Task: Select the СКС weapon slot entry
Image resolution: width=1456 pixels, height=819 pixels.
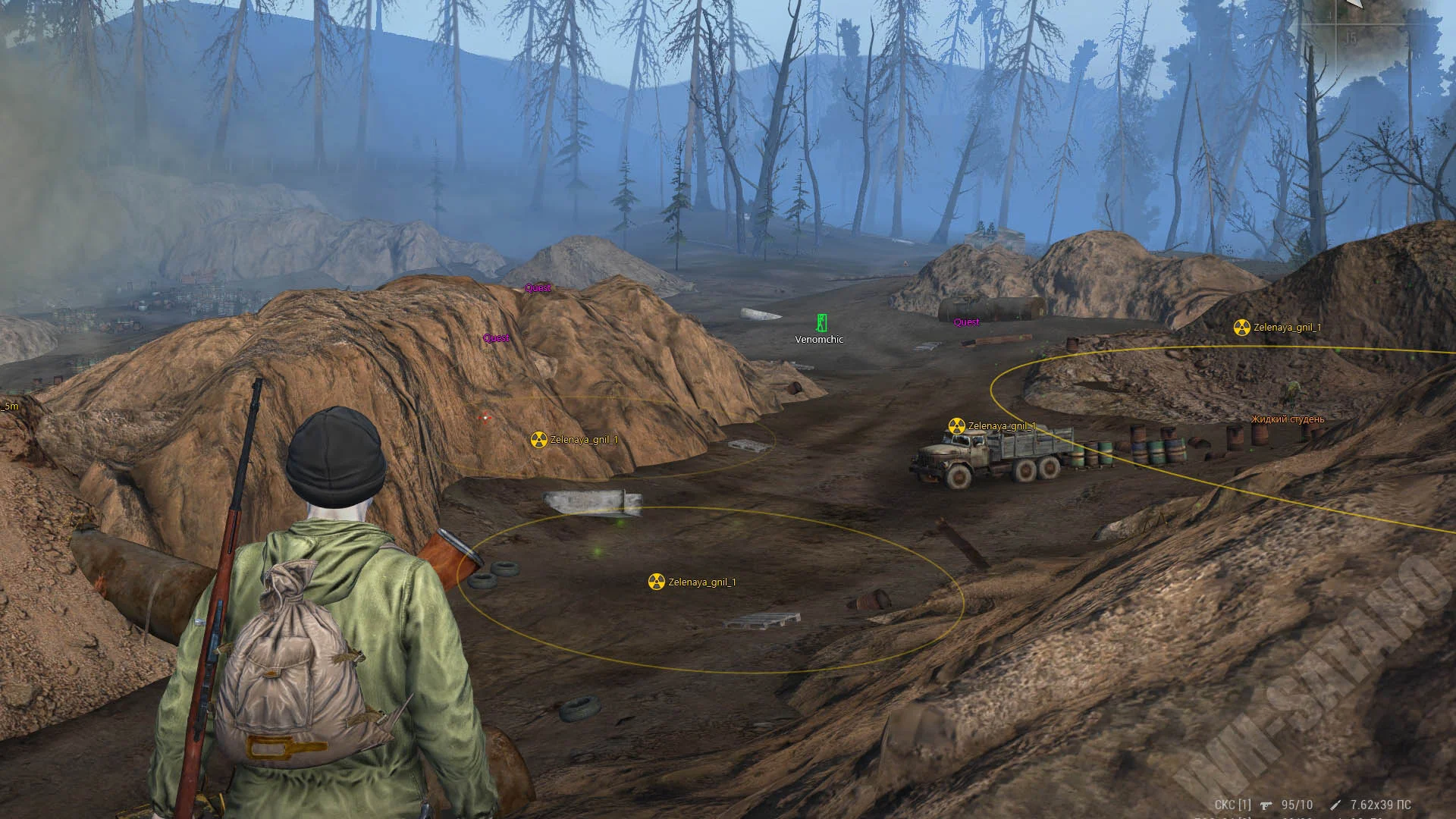Action: coord(1232,805)
